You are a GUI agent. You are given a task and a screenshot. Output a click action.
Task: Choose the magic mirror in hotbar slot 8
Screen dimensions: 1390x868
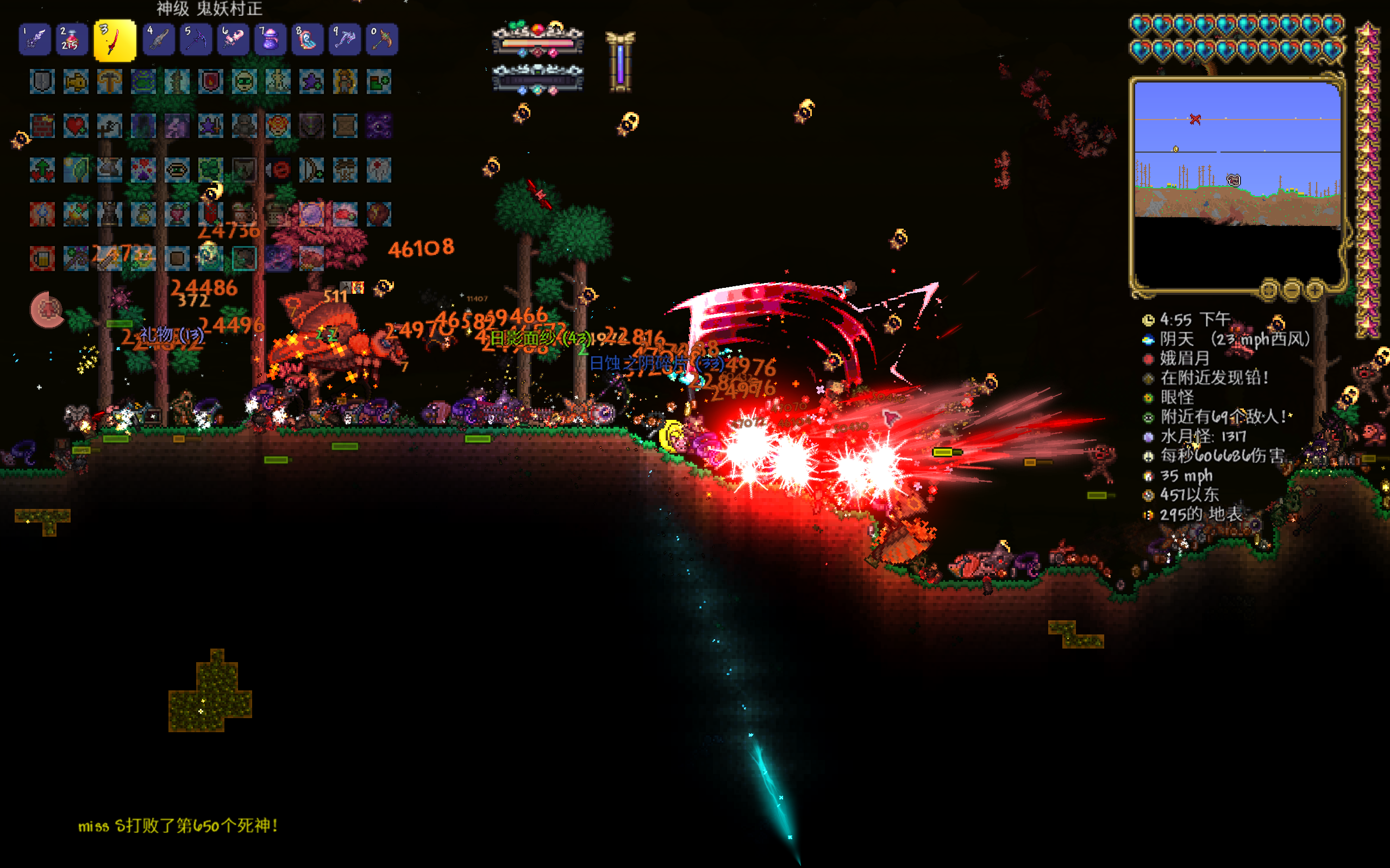pyautogui.click(x=307, y=40)
